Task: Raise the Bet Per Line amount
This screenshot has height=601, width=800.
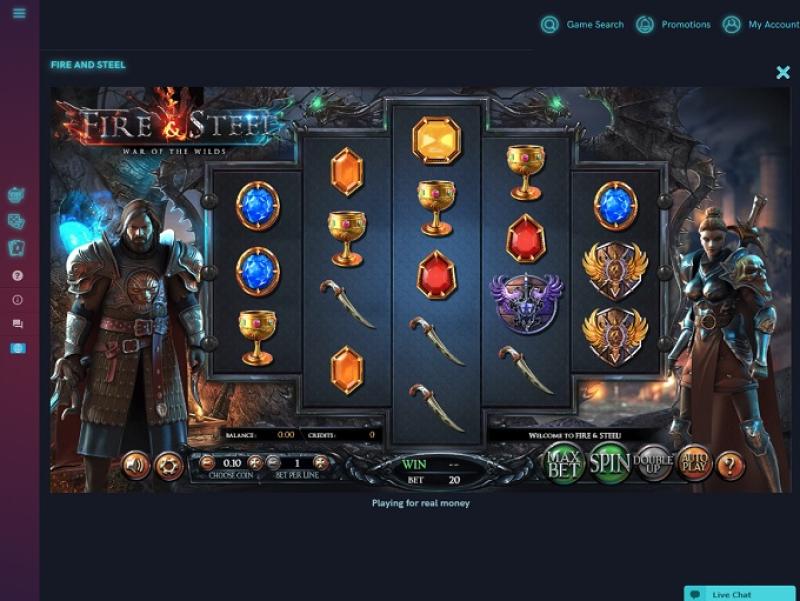Action: pyautogui.click(x=321, y=463)
